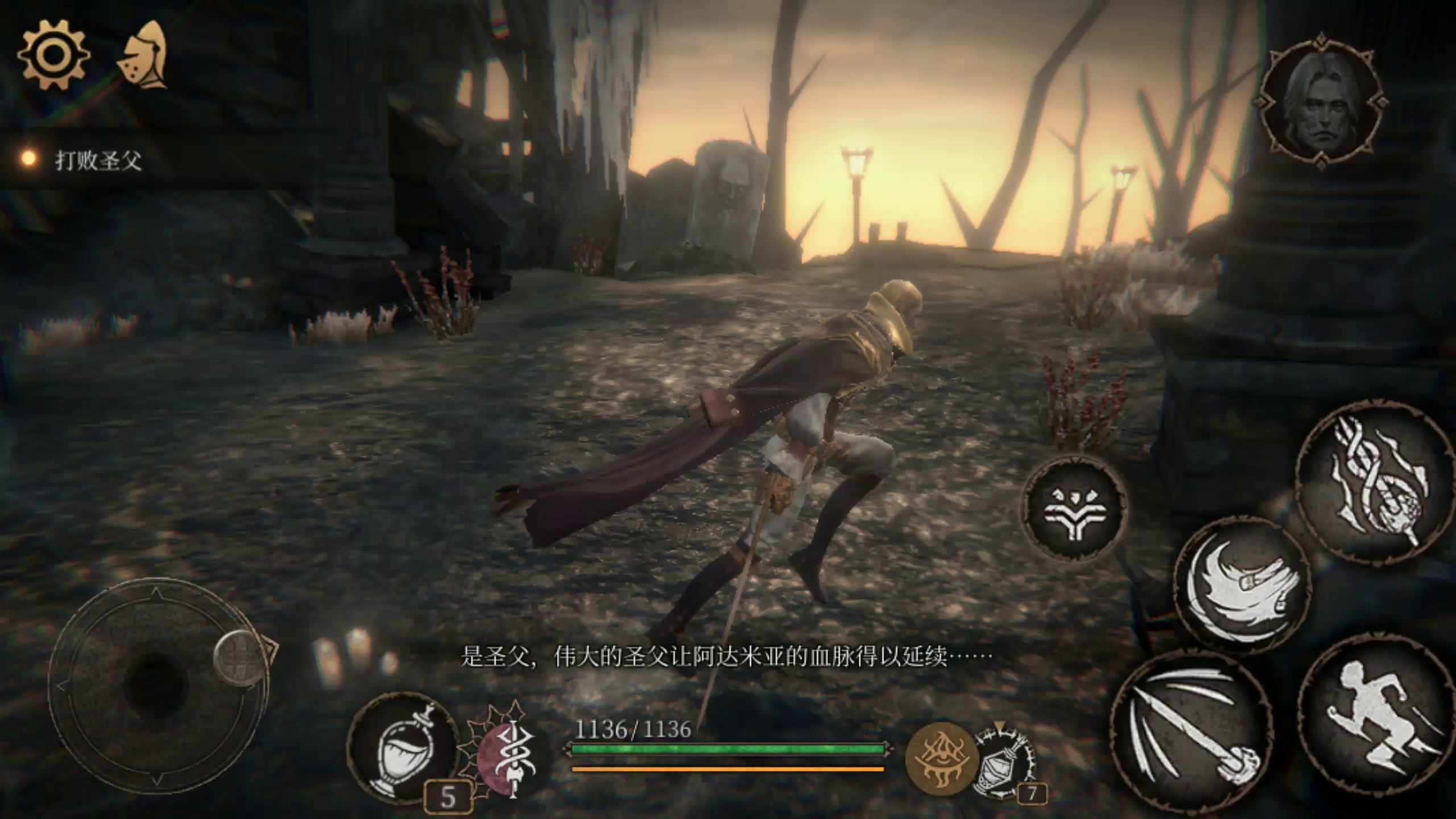The image size is (1456, 819).
Task: Use the healing potion flask
Action: click(x=403, y=748)
